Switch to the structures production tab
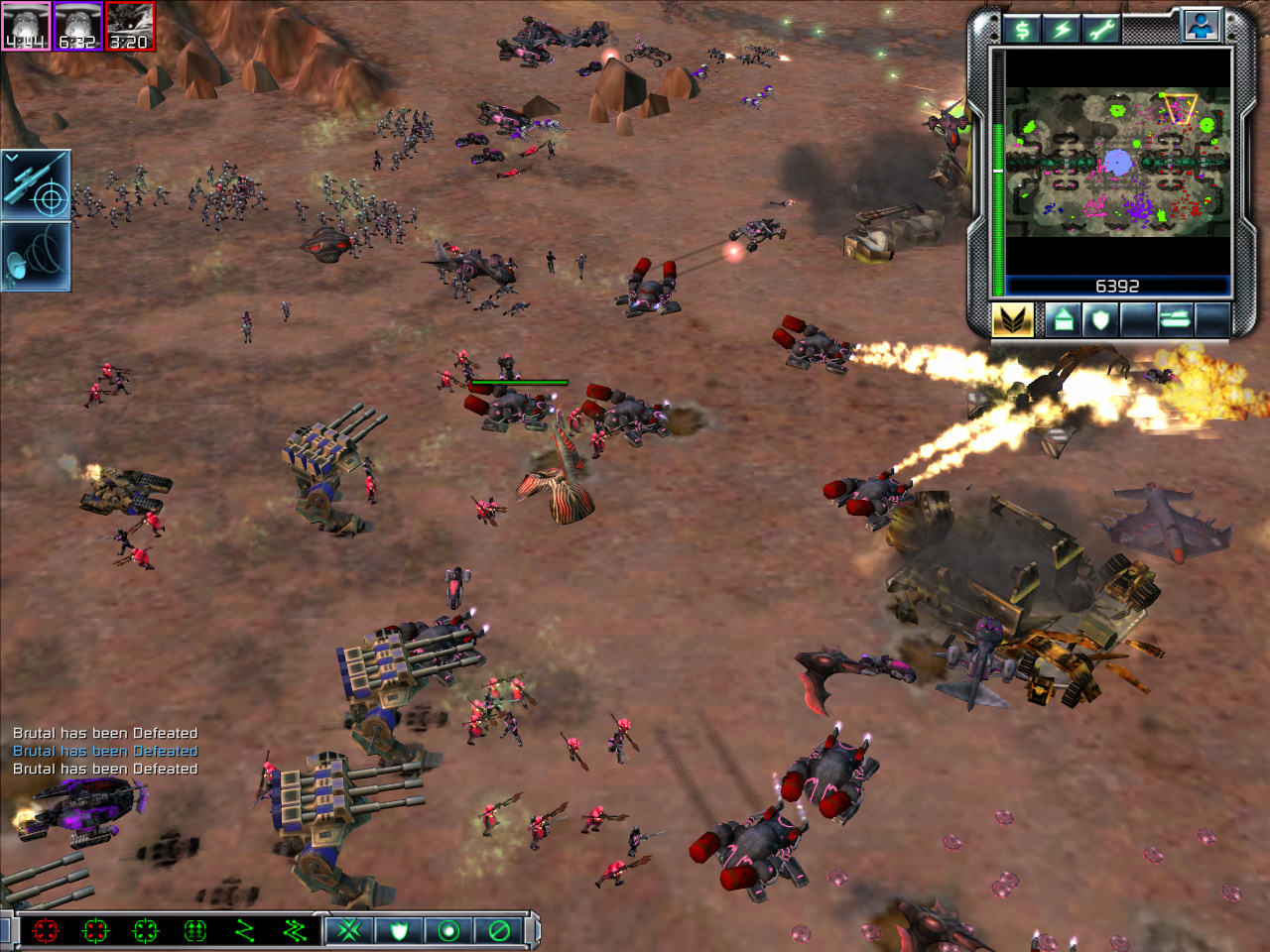1270x952 pixels. (1063, 320)
